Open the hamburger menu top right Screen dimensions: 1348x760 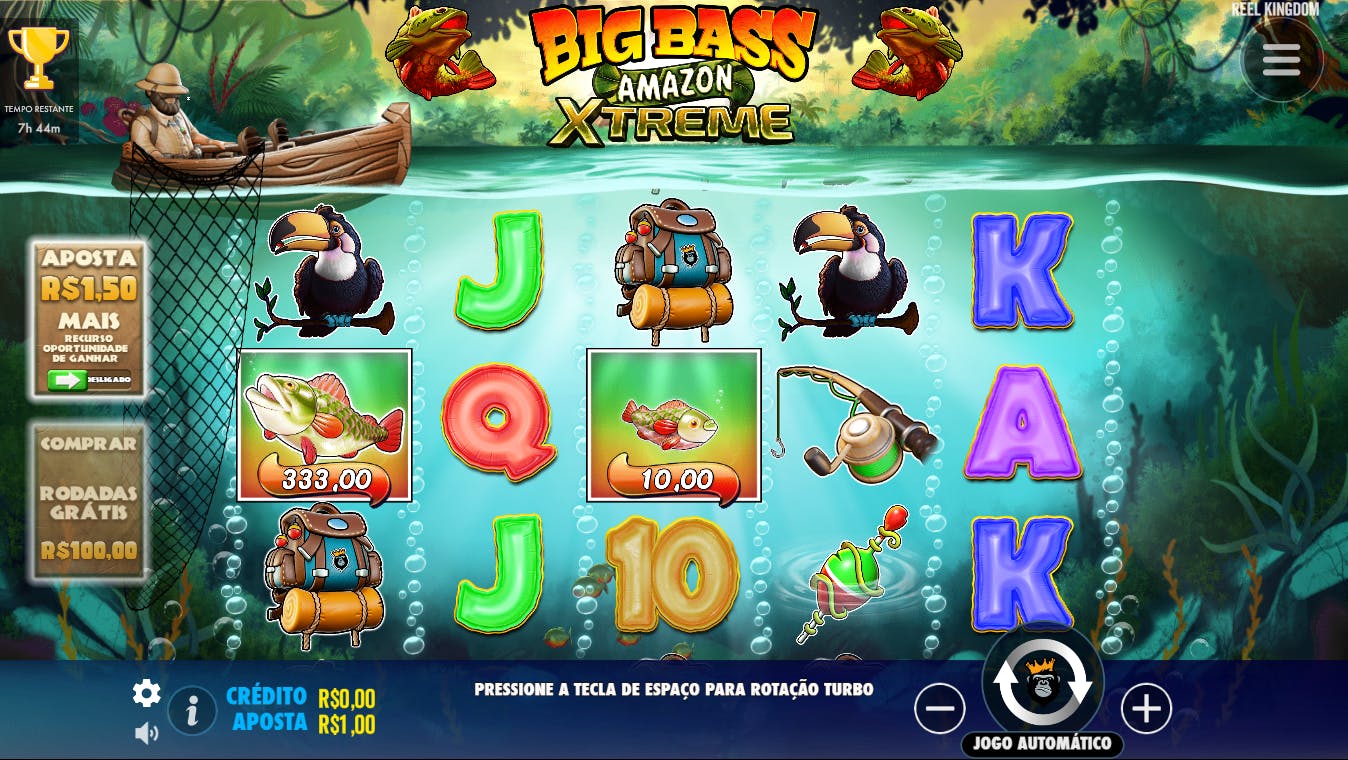(x=1281, y=60)
